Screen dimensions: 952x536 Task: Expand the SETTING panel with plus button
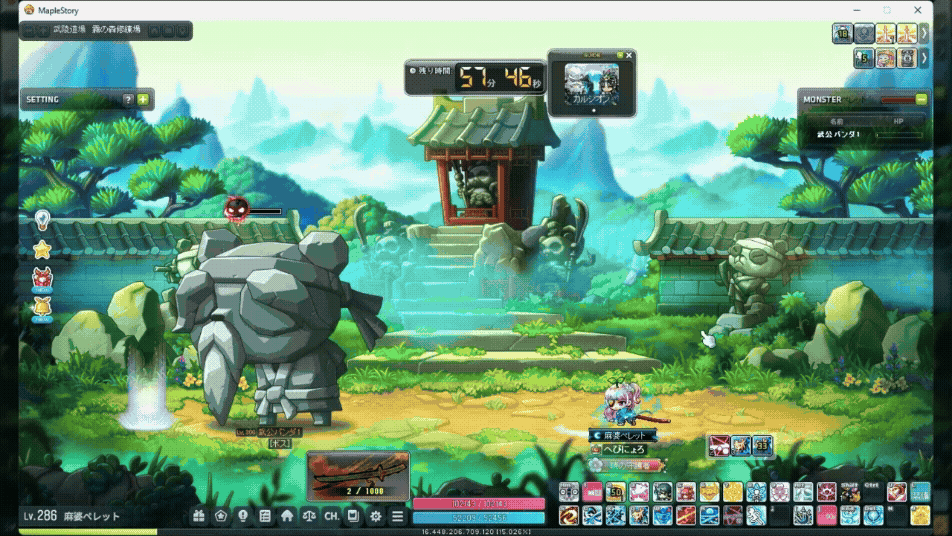143,100
